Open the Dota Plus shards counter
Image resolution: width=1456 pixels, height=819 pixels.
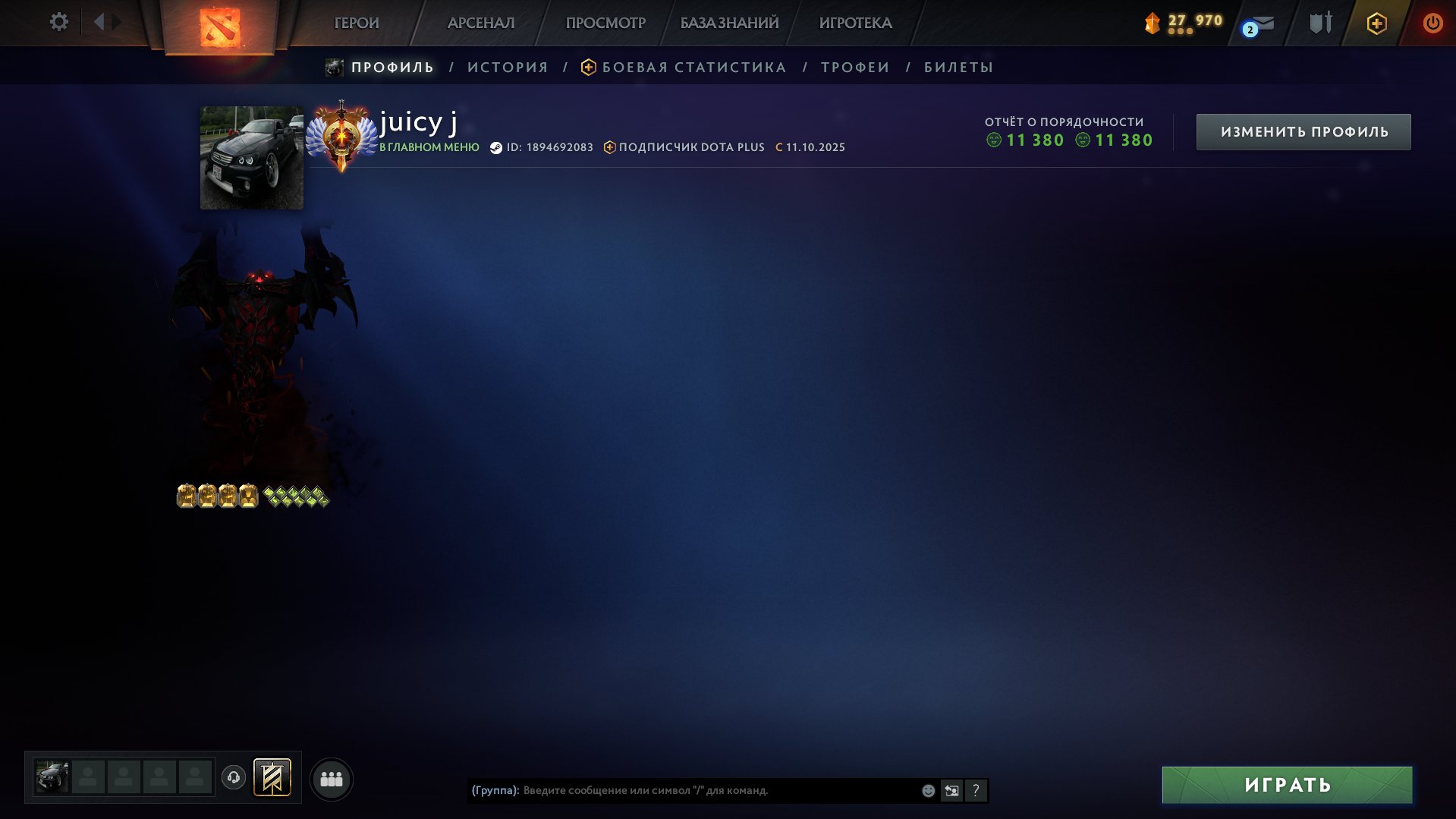tap(1181, 23)
